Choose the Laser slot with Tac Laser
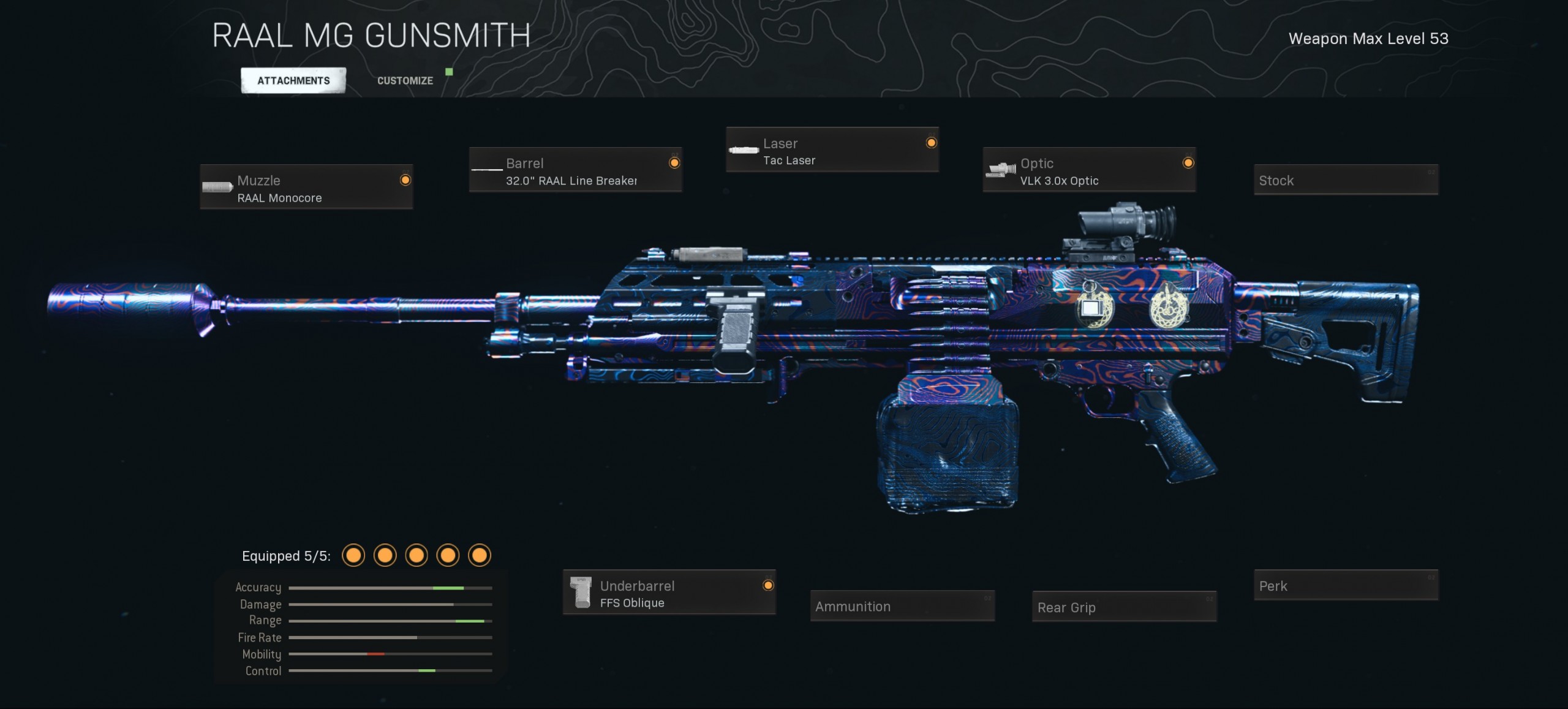Viewport: 1568px width, 709px height. point(832,150)
